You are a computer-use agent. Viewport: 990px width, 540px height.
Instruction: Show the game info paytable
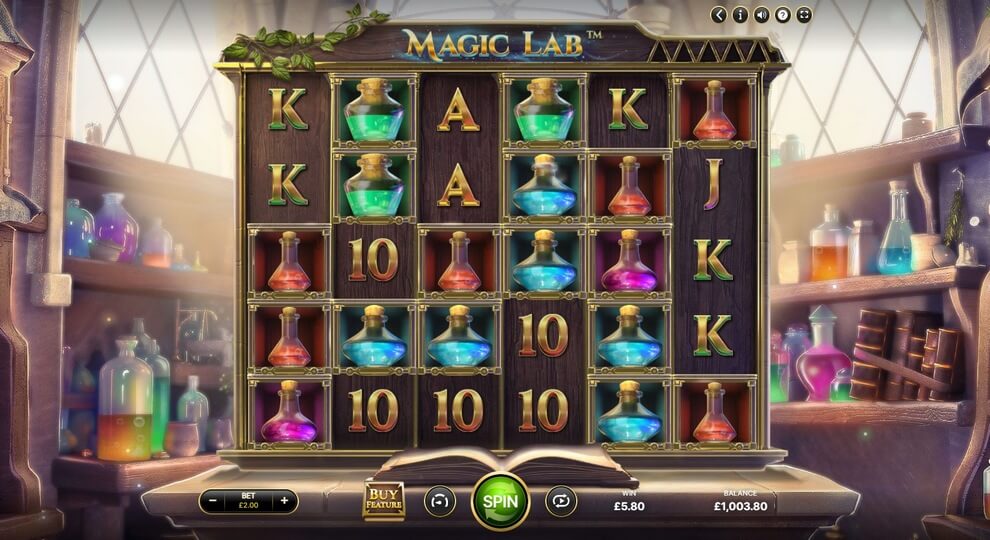point(740,15)
